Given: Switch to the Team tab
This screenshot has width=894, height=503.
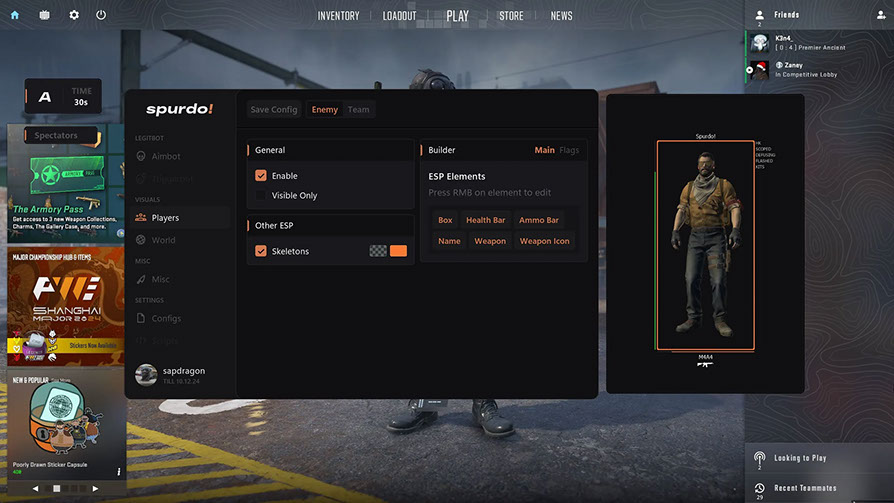Looking at the screenshot, I should (358, 110).
